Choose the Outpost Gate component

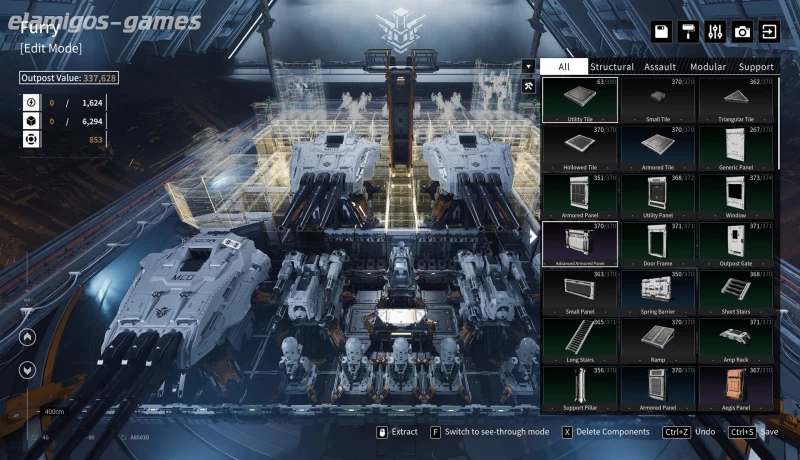(737, 244)
